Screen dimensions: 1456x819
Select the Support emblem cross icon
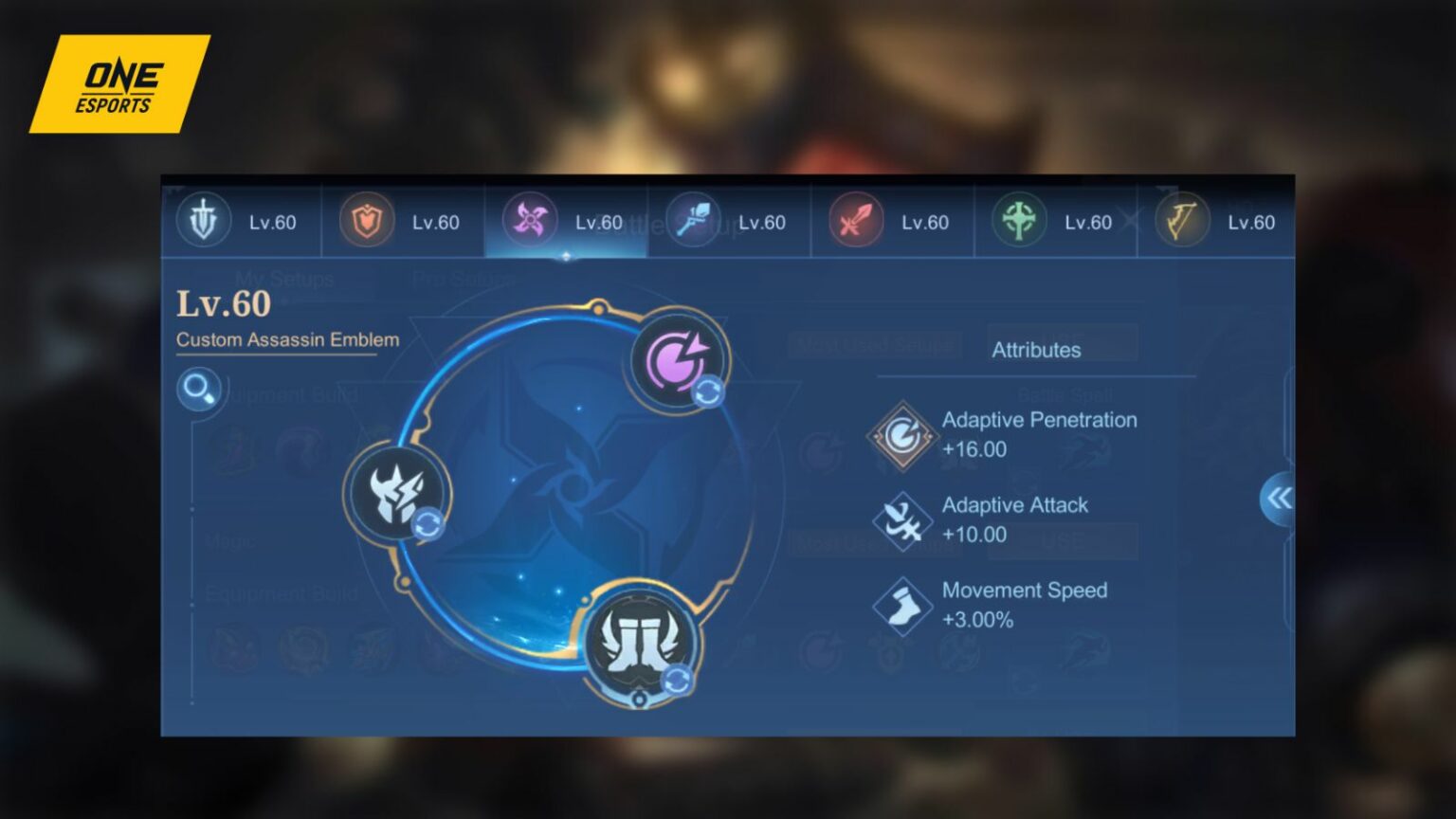point(1017,219)
